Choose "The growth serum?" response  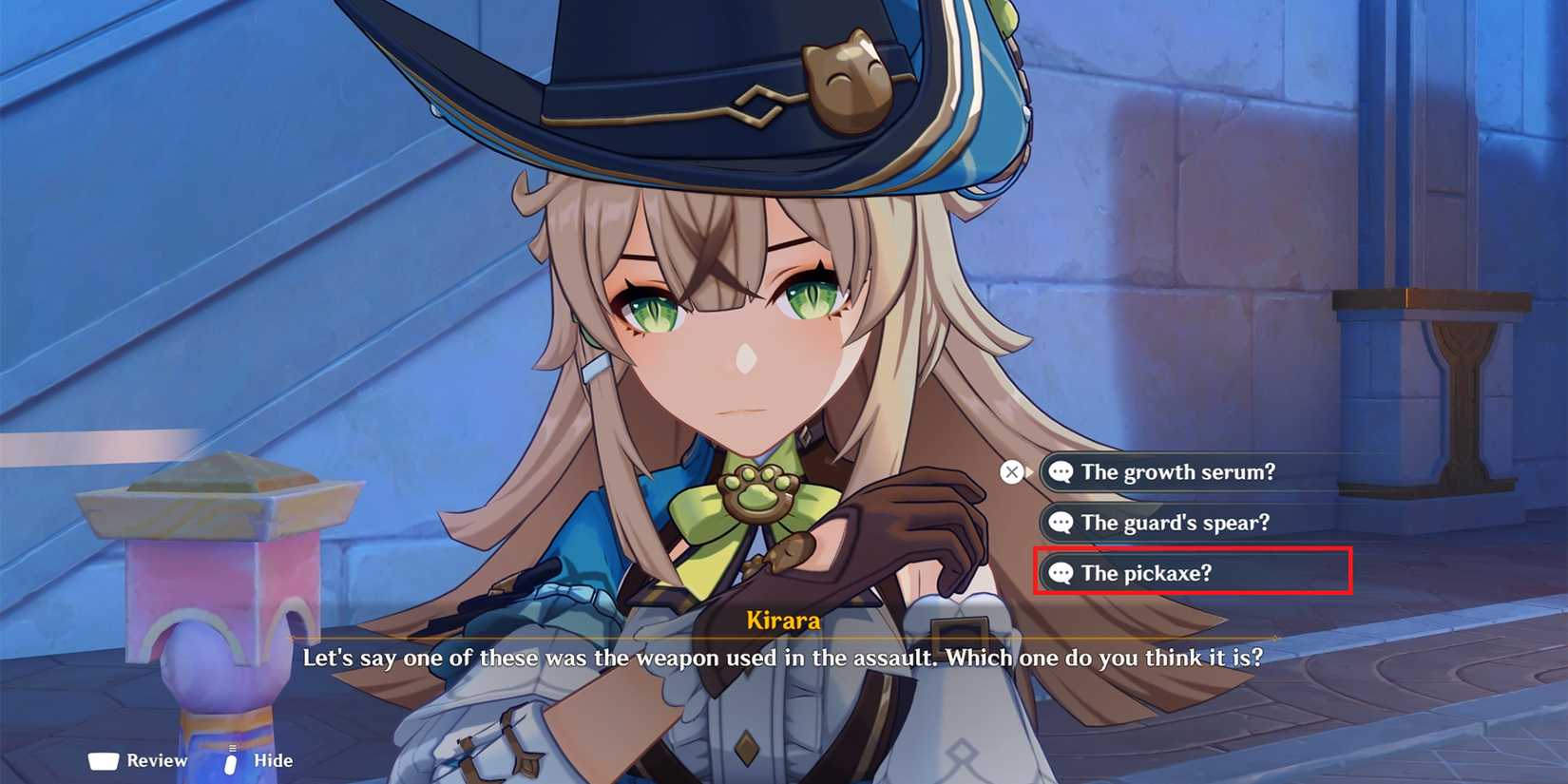(1178, 472)
